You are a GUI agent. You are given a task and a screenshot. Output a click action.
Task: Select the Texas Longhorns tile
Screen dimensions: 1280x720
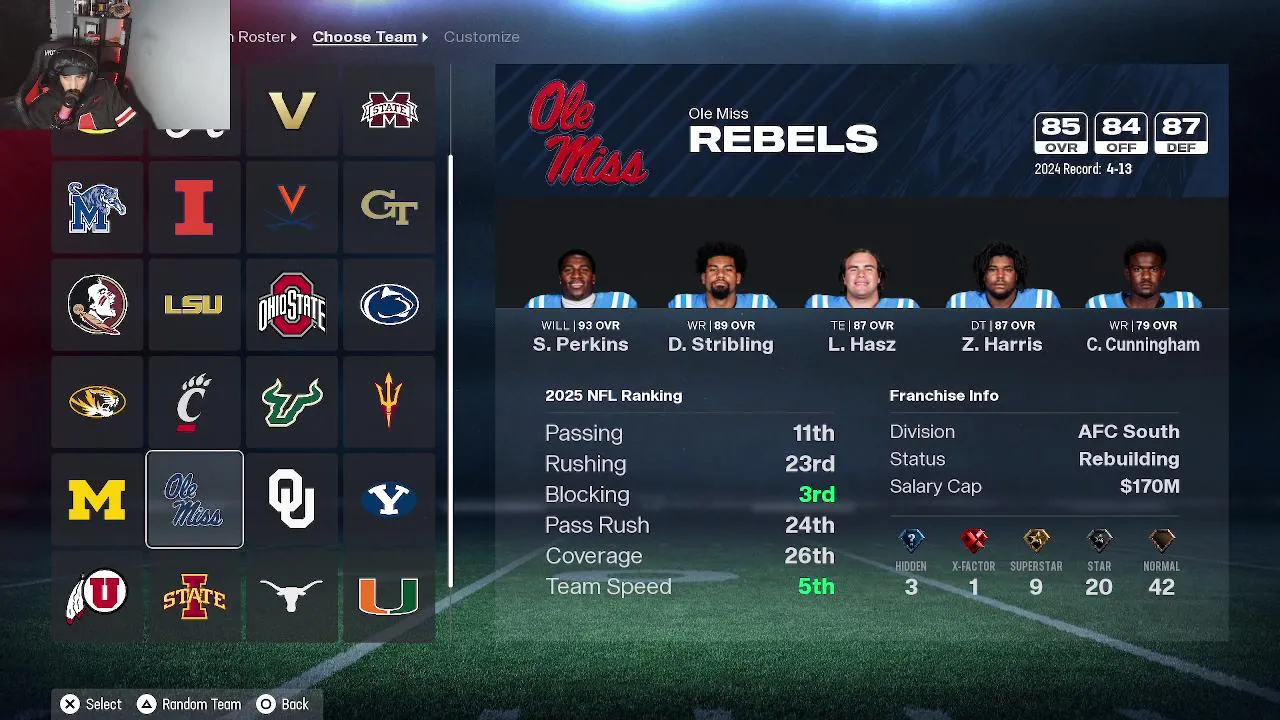tap(291, 596)
